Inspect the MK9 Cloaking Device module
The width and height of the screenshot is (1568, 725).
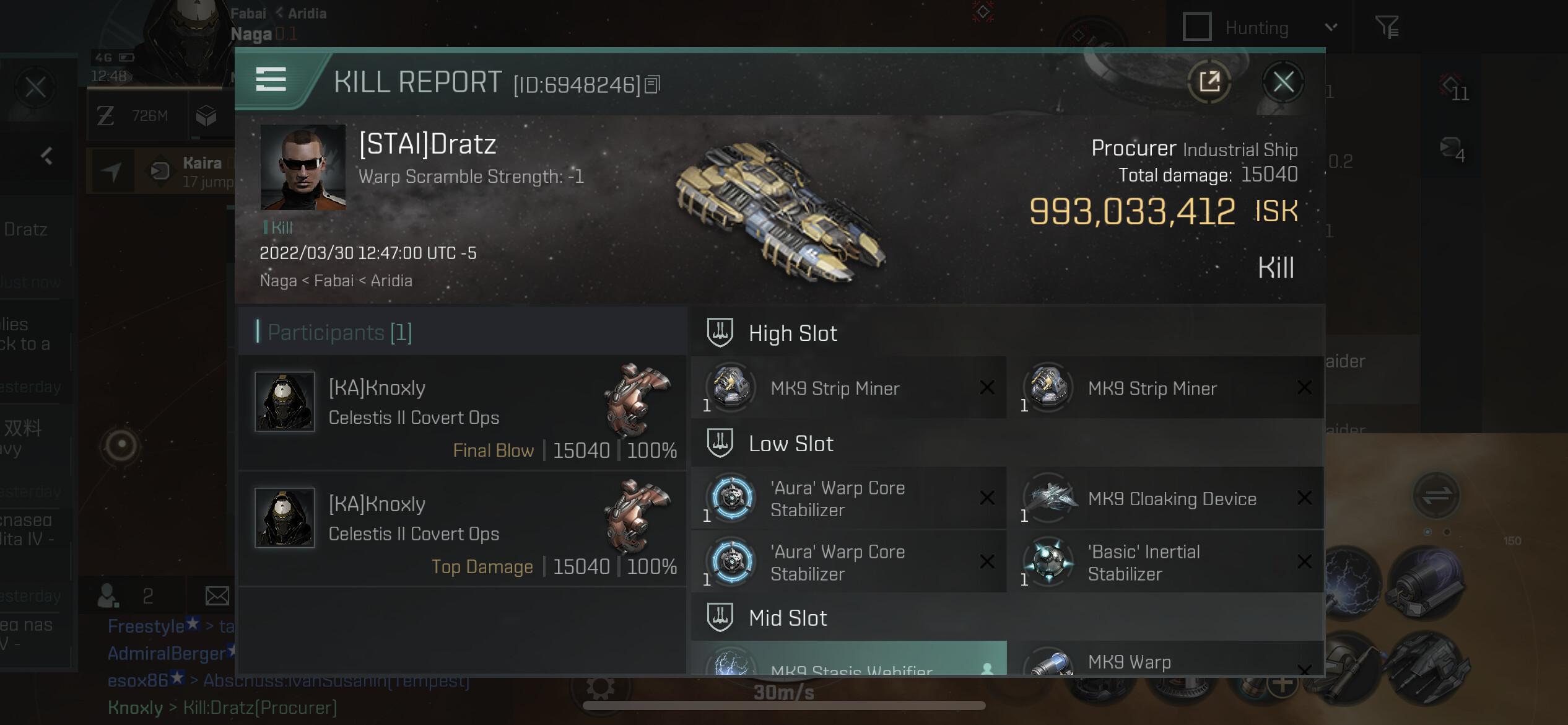tap(1164, 498)
